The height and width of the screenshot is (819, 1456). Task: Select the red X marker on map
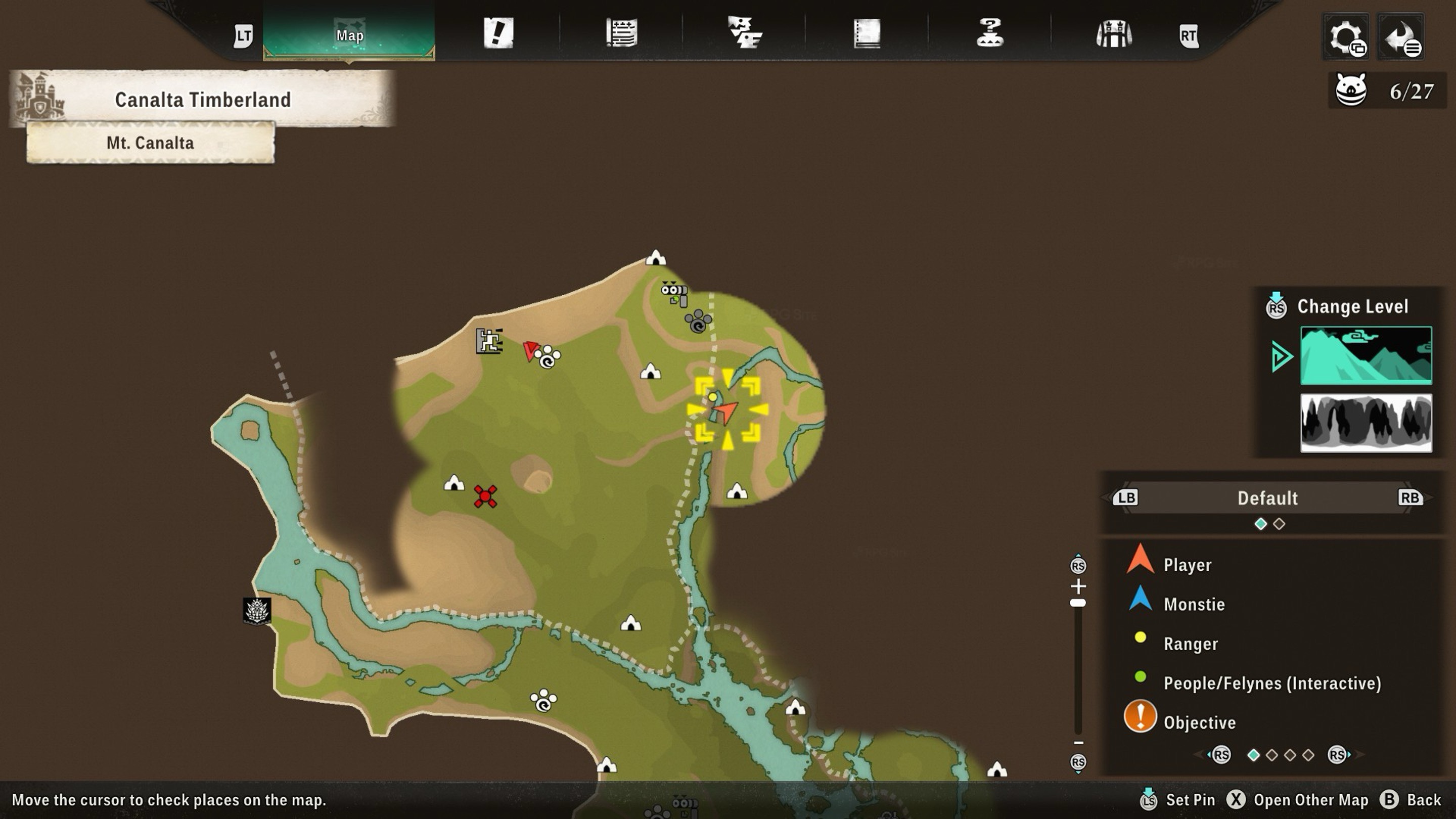[x=485, y=496]
